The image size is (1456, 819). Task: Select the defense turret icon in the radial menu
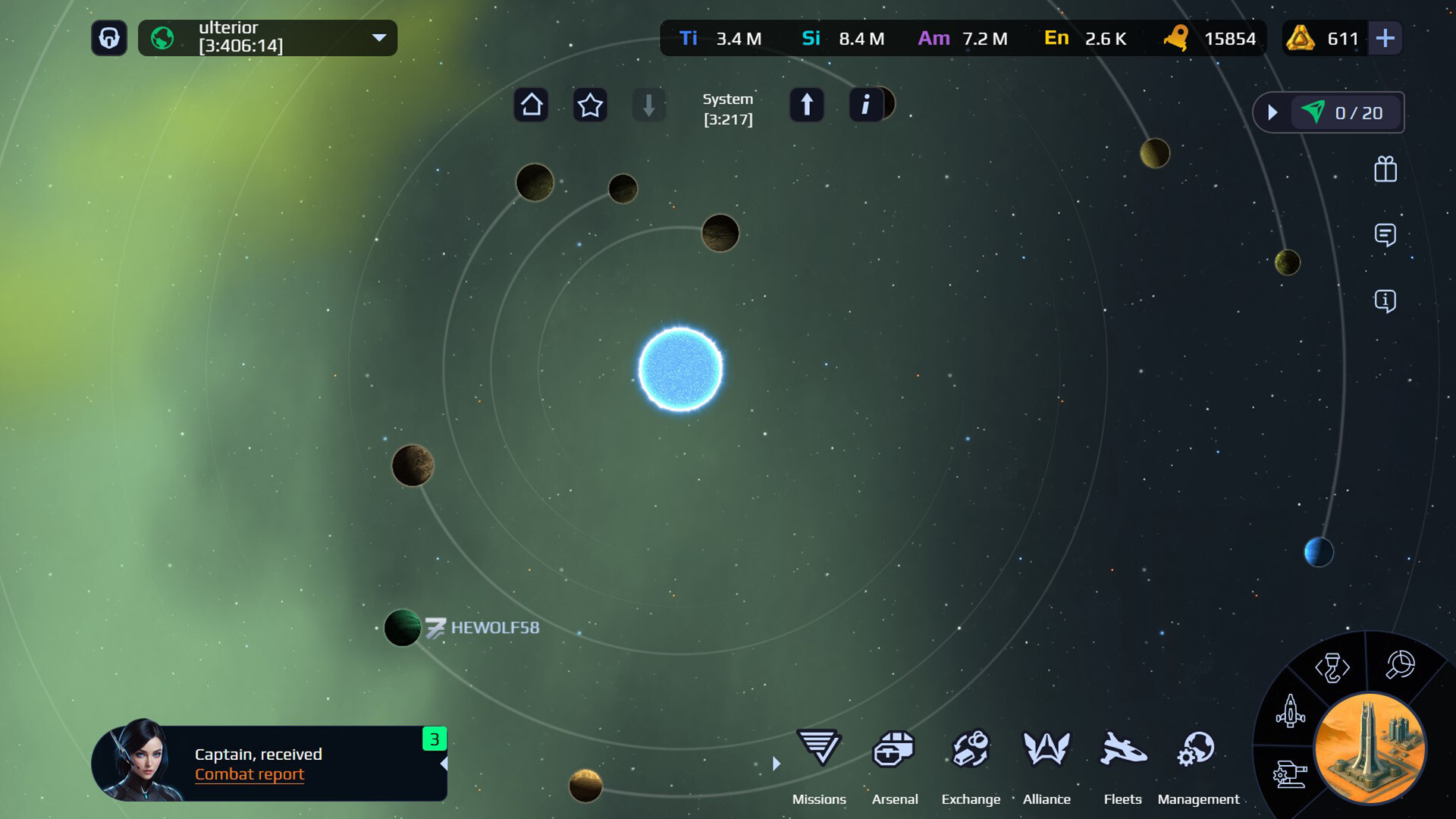(1292, 771)
